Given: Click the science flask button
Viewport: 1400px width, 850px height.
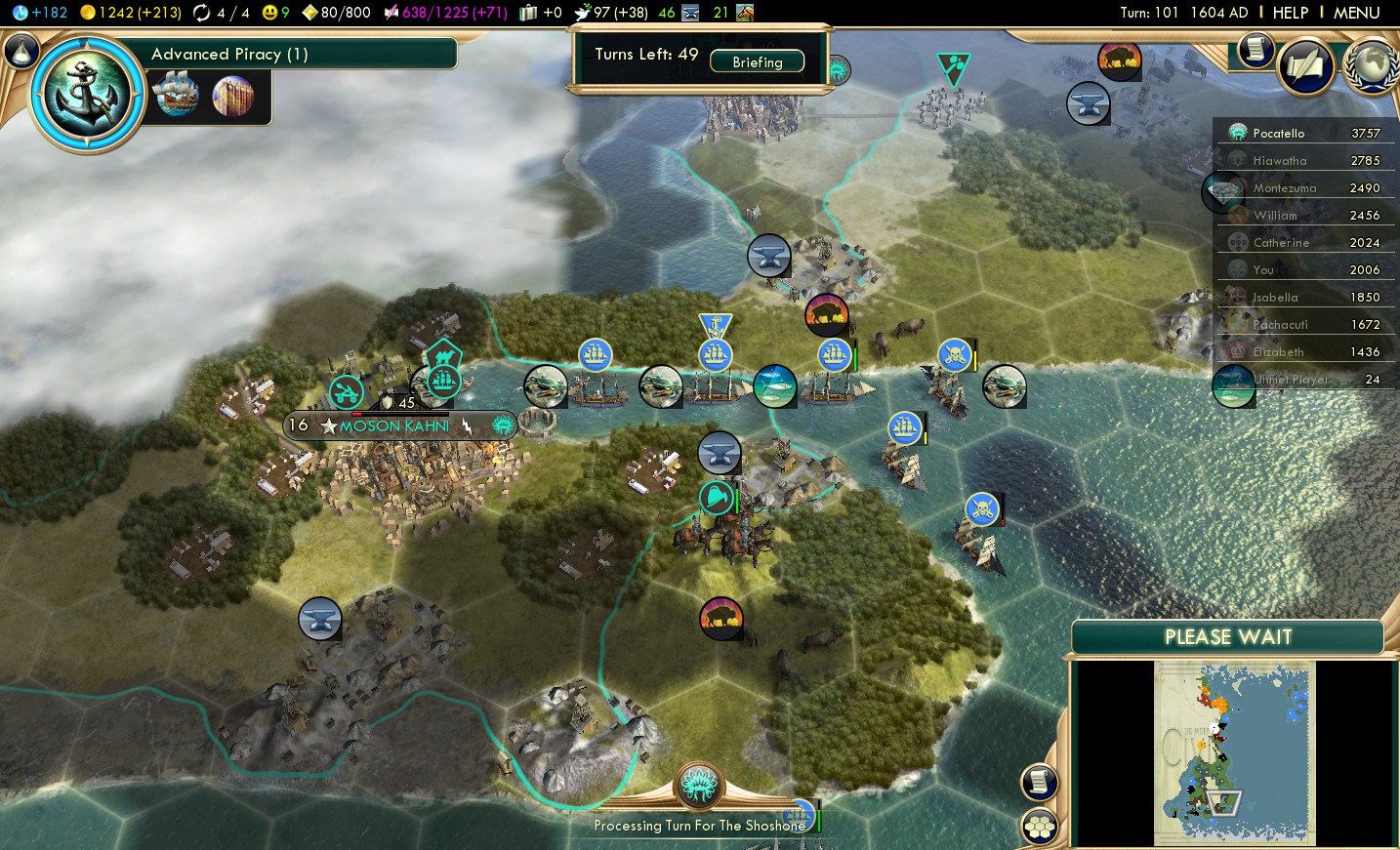Looking at the screenshot, I should 21,51.
